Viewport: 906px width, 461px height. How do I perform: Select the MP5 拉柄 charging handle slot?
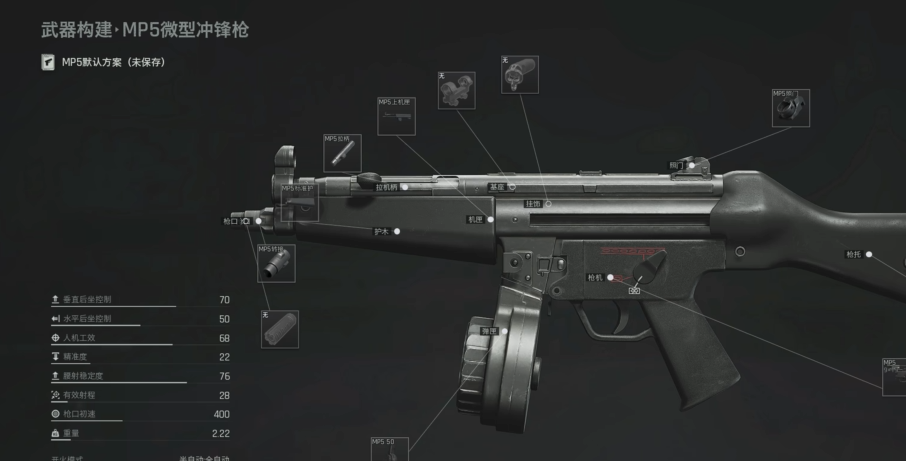pyautogui.click(x=342, y=152)
